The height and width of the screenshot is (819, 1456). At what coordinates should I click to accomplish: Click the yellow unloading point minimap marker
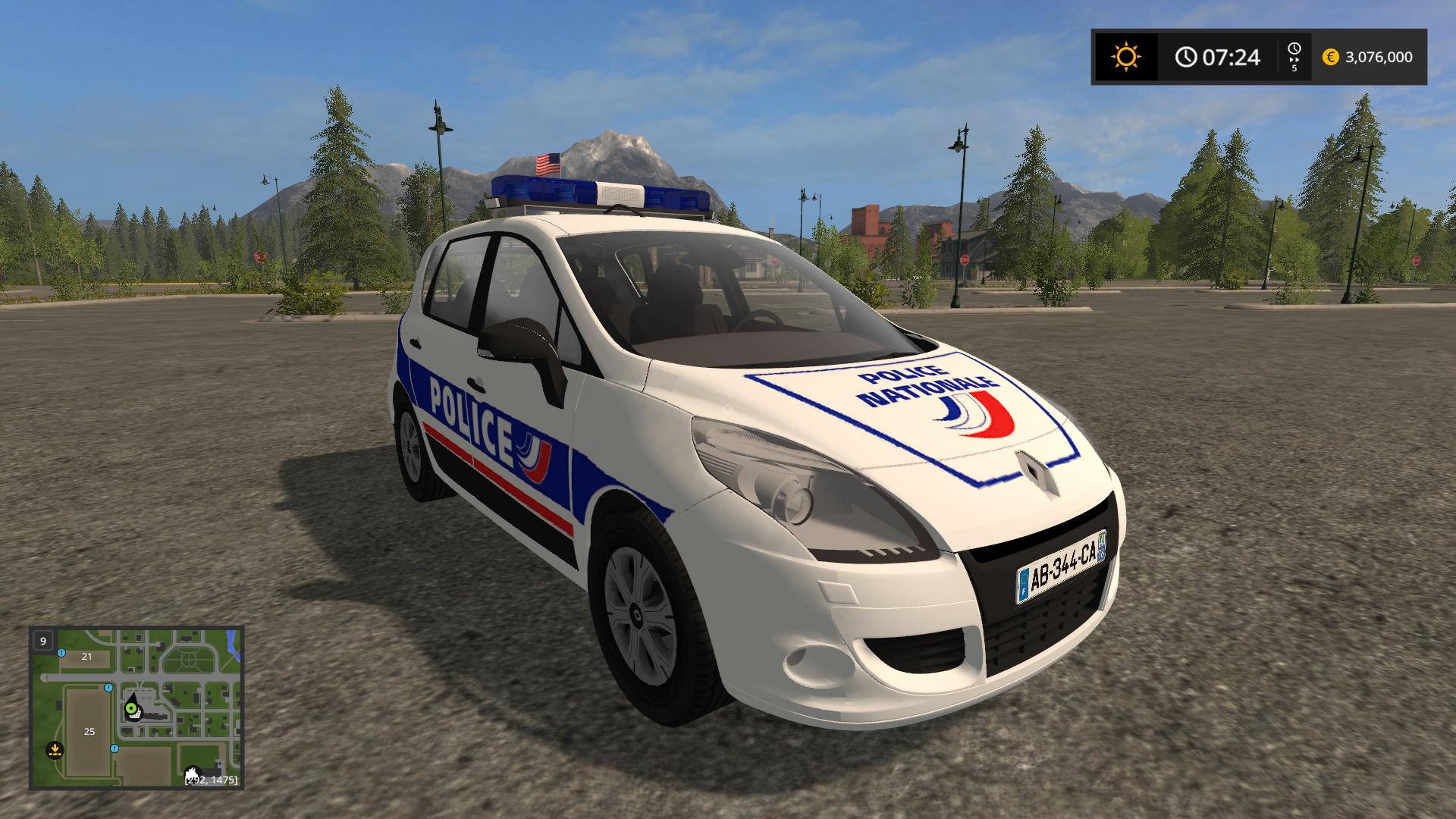[54, 749]
